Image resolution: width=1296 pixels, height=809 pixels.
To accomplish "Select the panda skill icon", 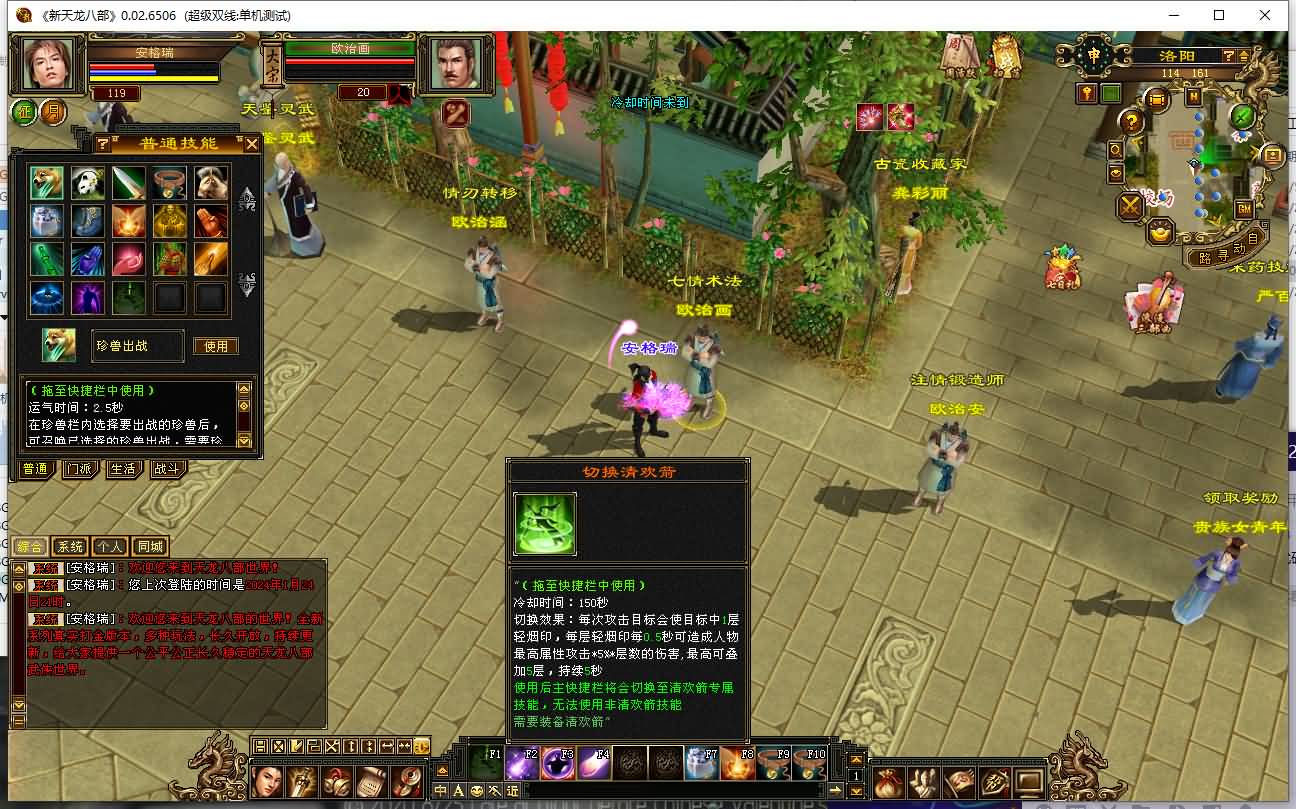I will (x=88, y=182).
